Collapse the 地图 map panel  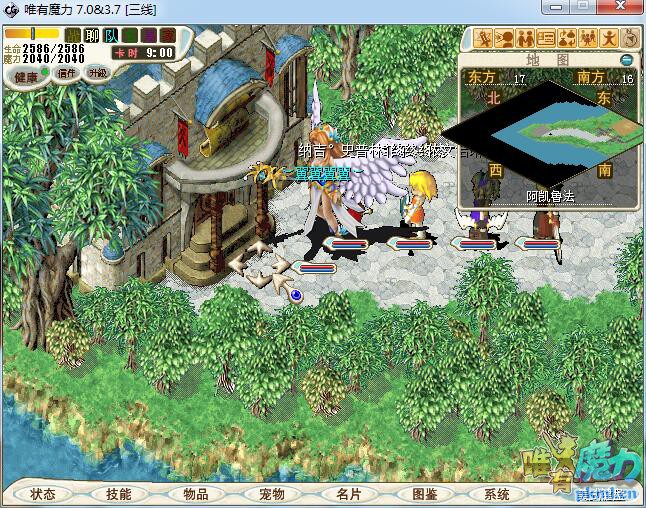[x=626, y=59]
